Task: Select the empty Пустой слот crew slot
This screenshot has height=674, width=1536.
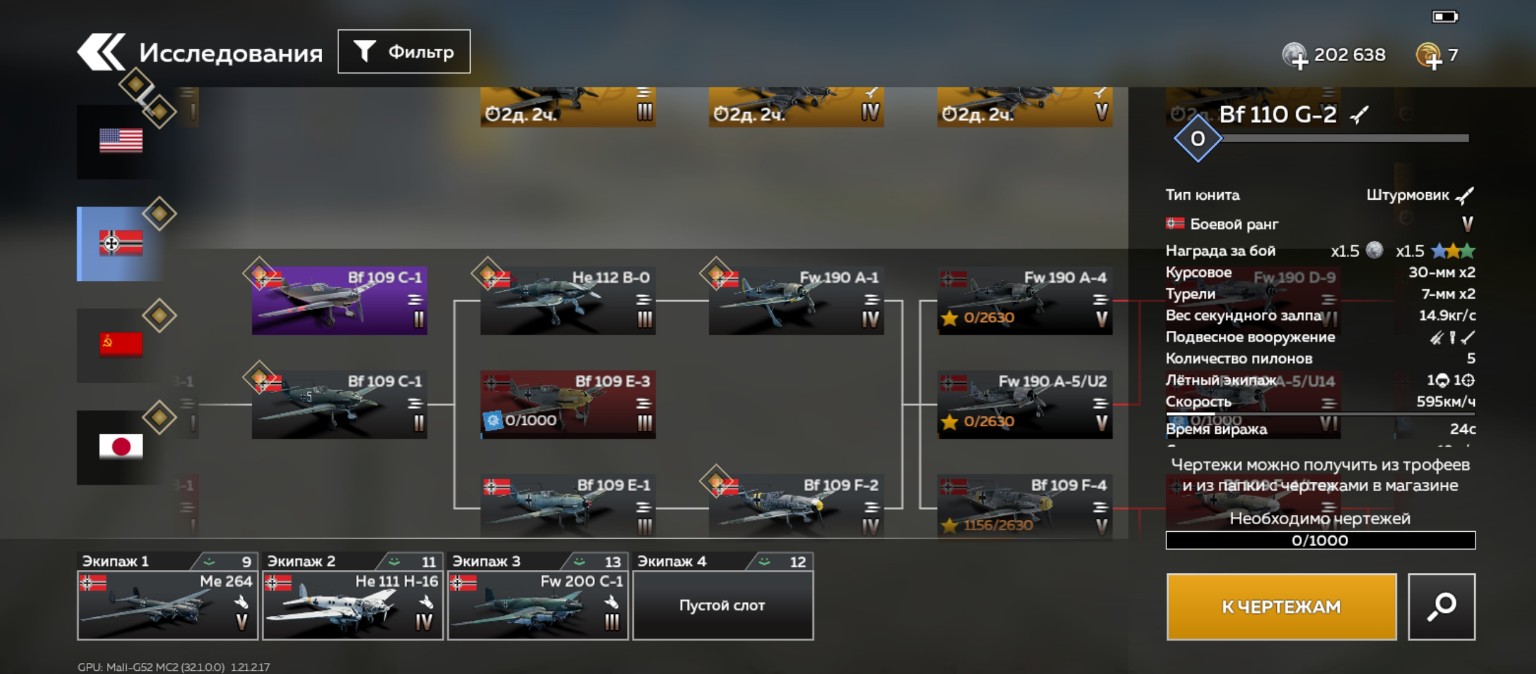Action: click(722, 604)
